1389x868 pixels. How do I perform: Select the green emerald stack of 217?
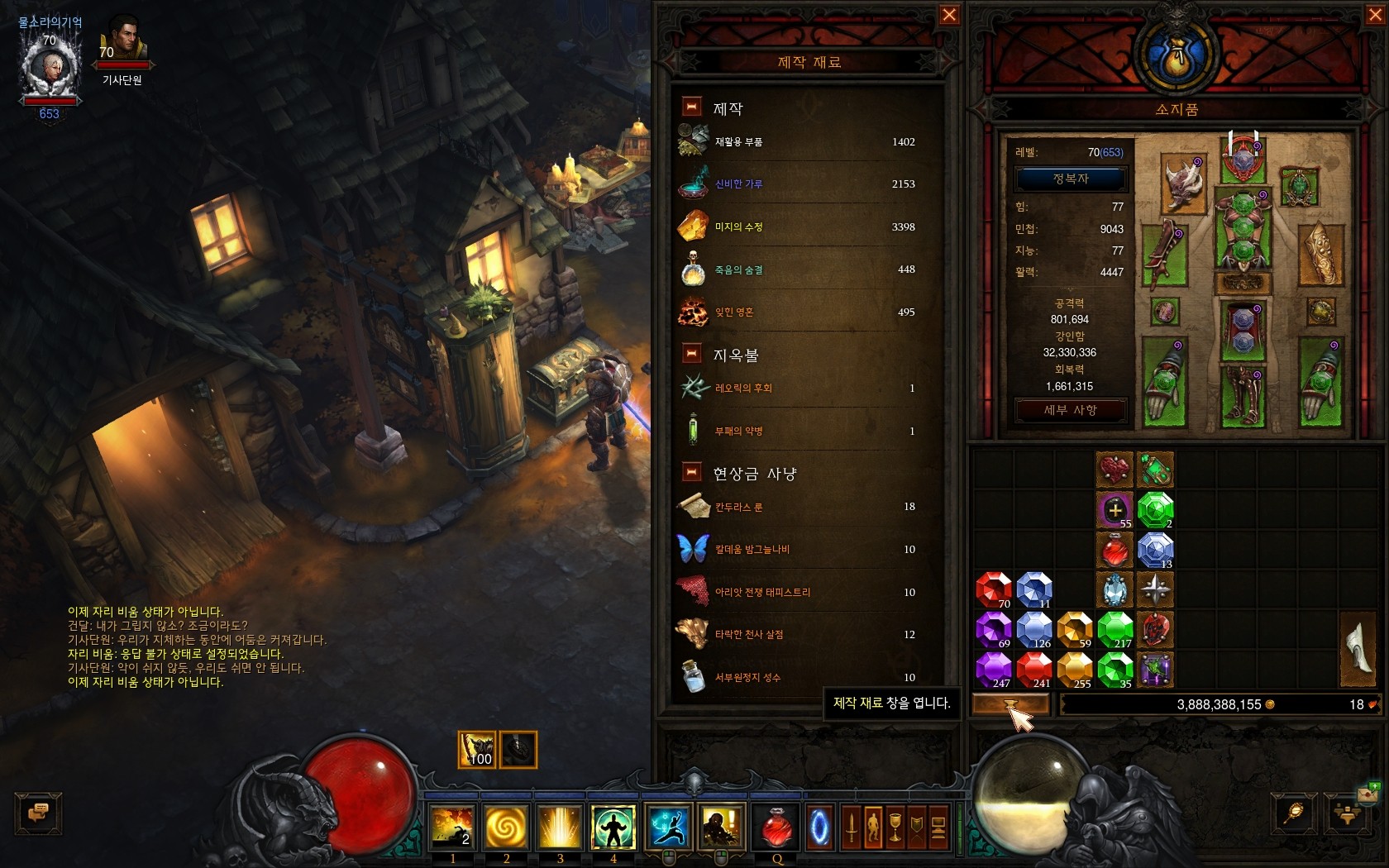pyautogui.click(x=1115, y=629)
